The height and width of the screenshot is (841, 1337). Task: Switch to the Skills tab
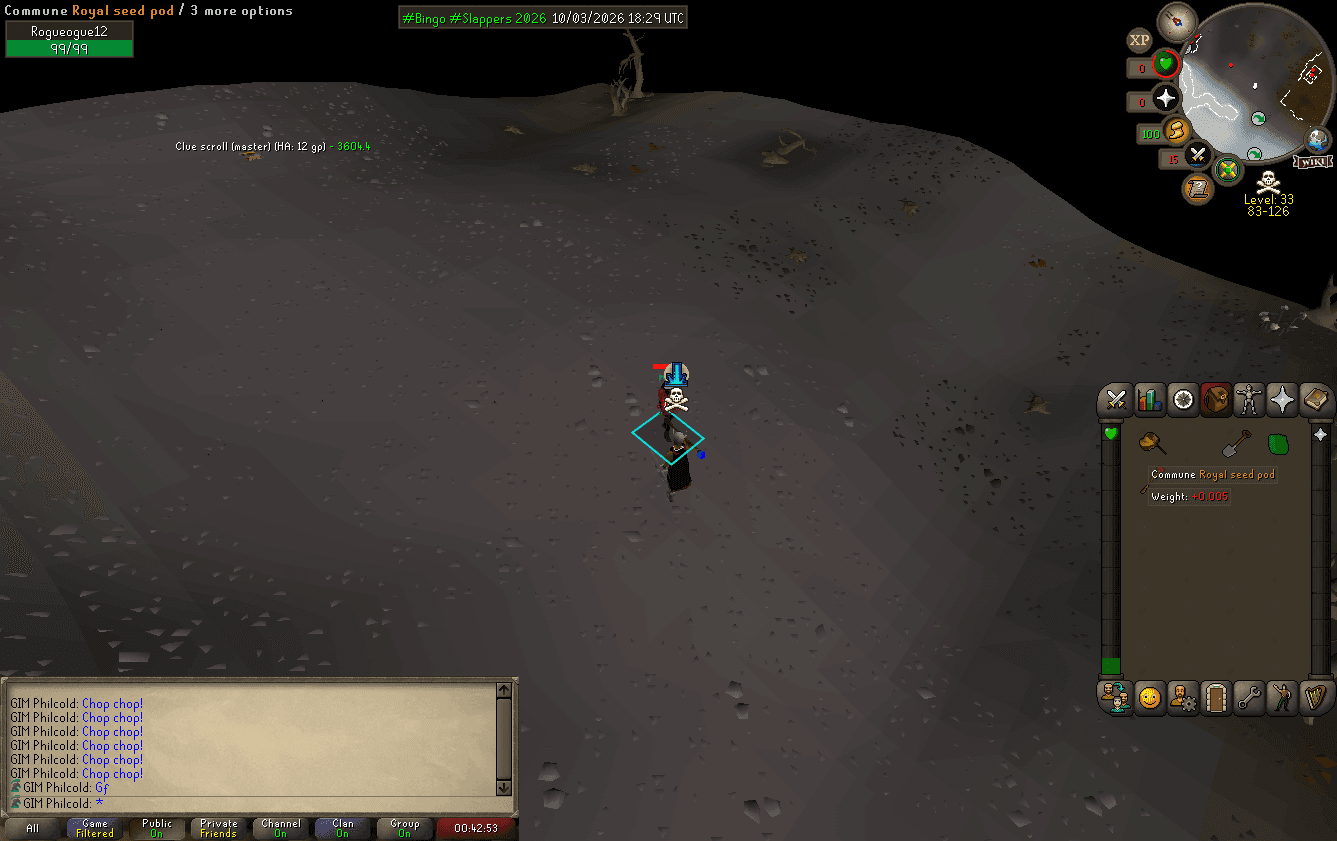click(1150, 400)
